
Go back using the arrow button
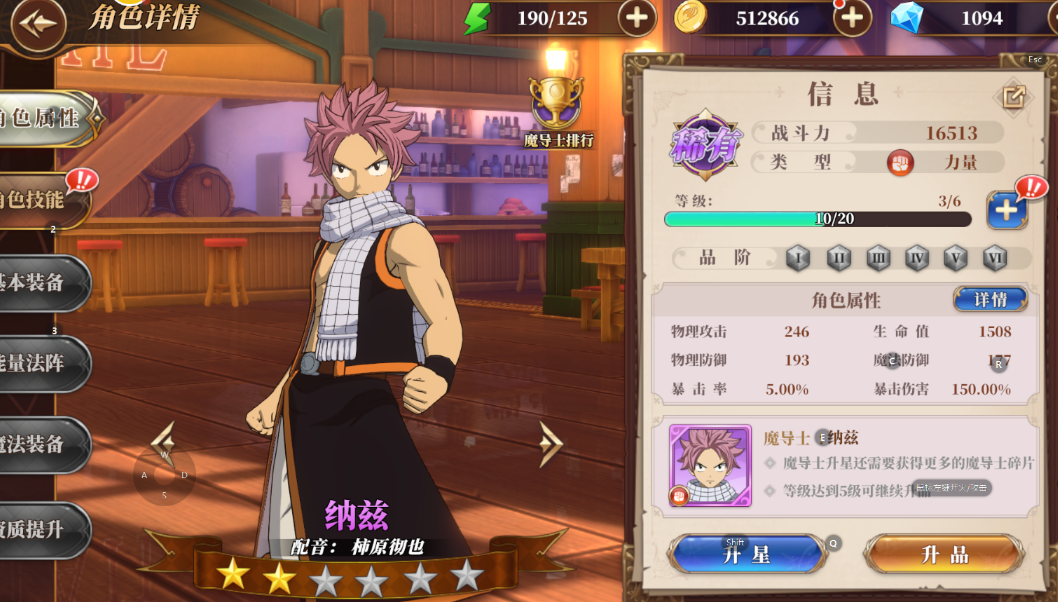[x=36, y=23]
